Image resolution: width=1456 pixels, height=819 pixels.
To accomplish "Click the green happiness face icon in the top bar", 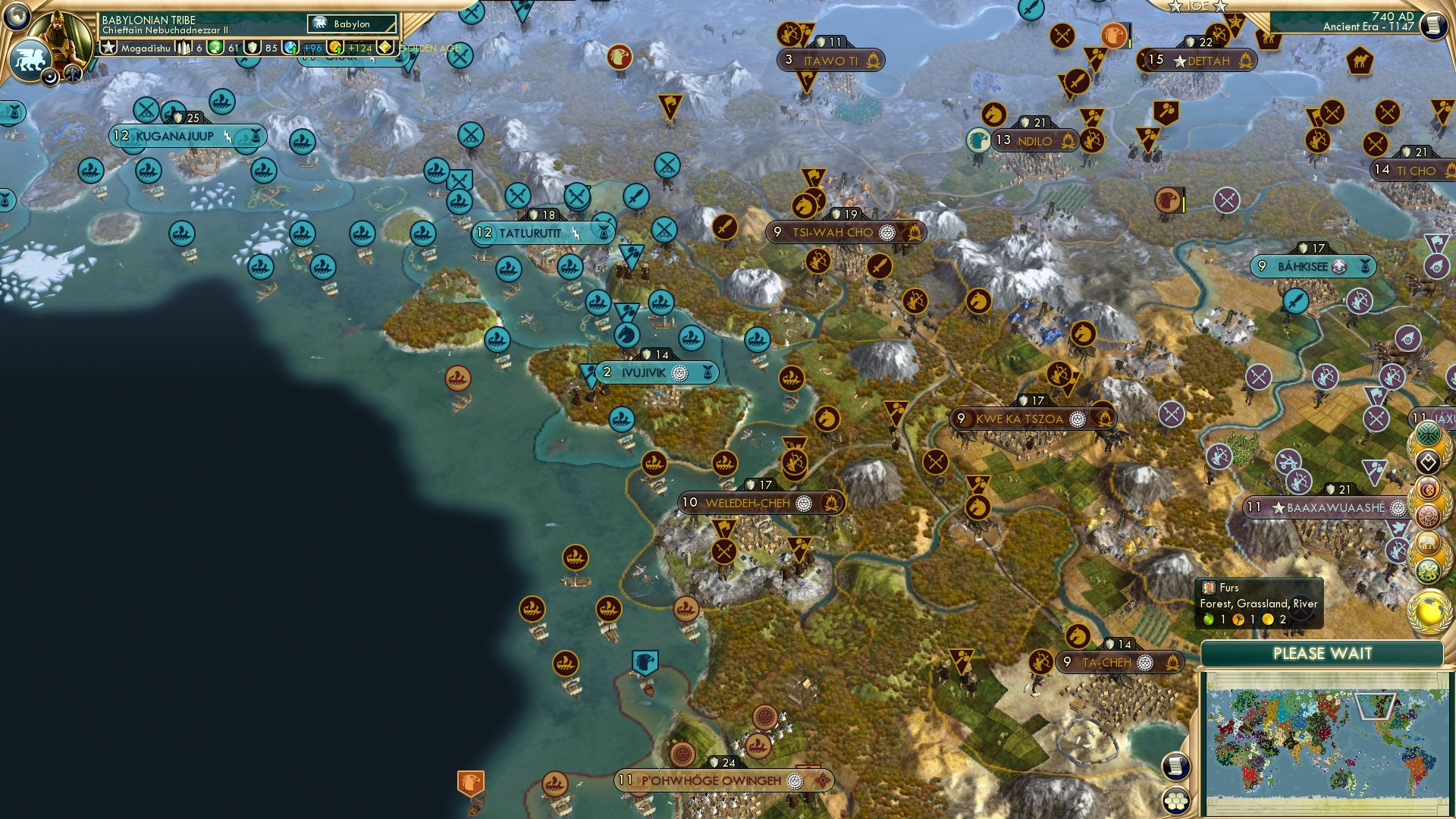I will click(215, 47).
